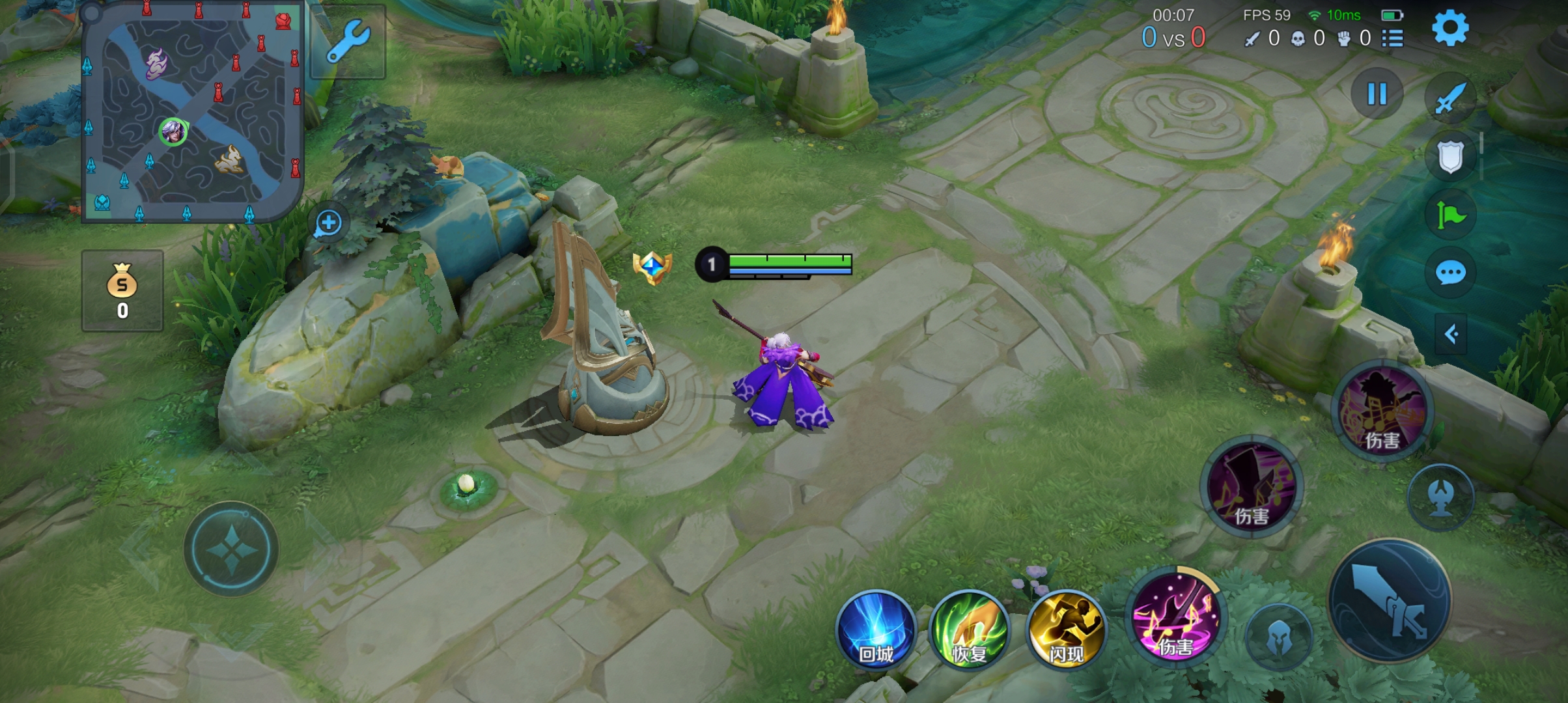The image size is (1568, 703).
Task: Open the gold coin shop
Action: pos(122,291)
